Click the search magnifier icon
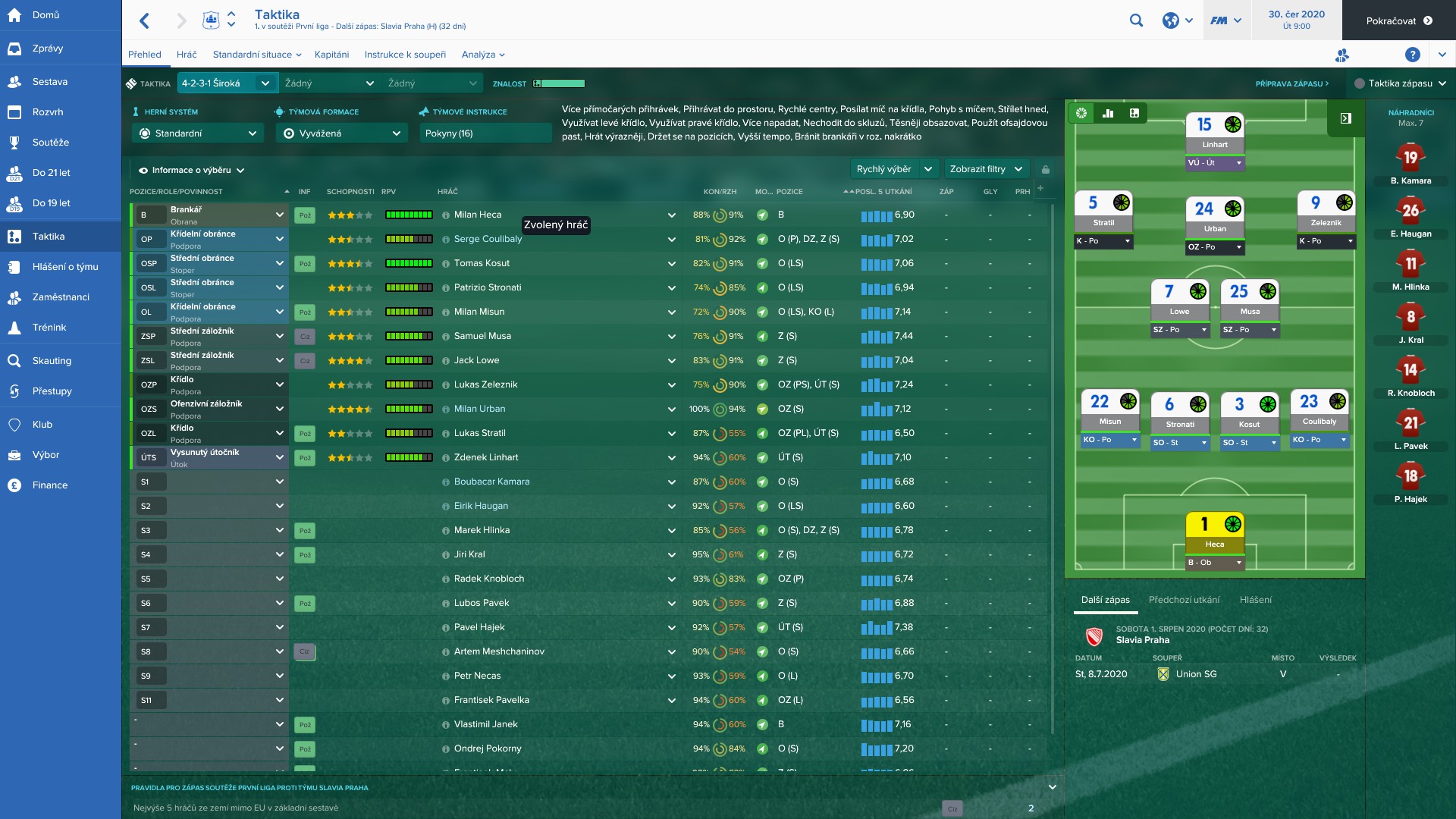This screenshot has height=819, width=1456. [1136, 20]
